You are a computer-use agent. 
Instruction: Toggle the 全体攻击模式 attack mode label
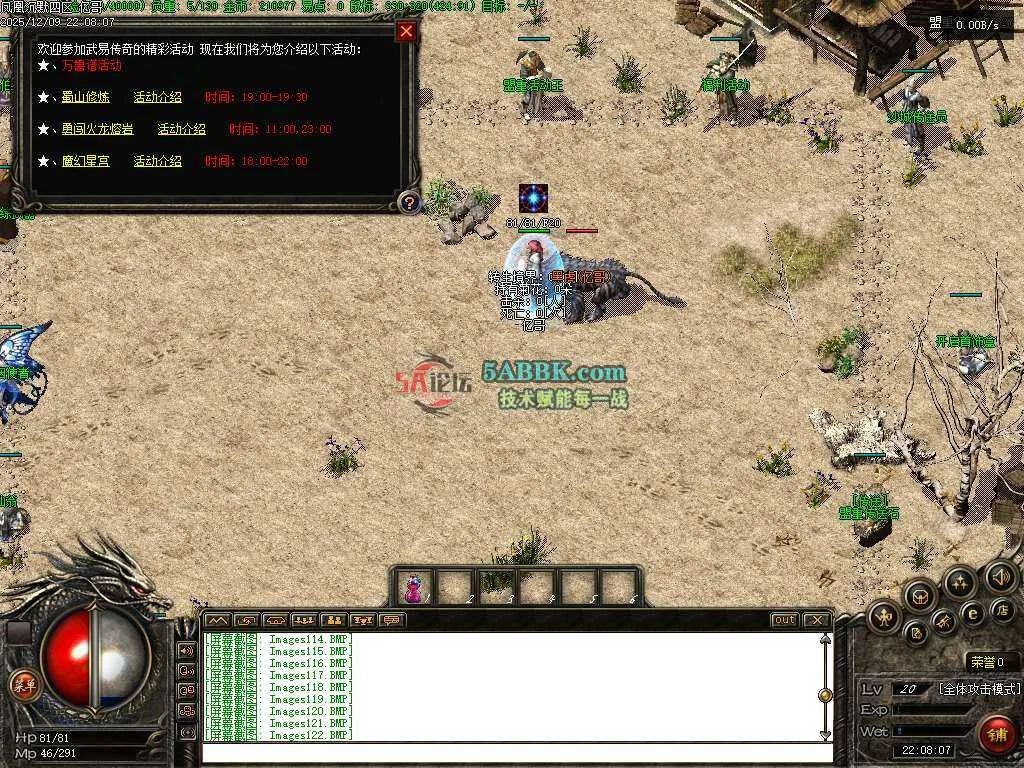coord(979,689)
